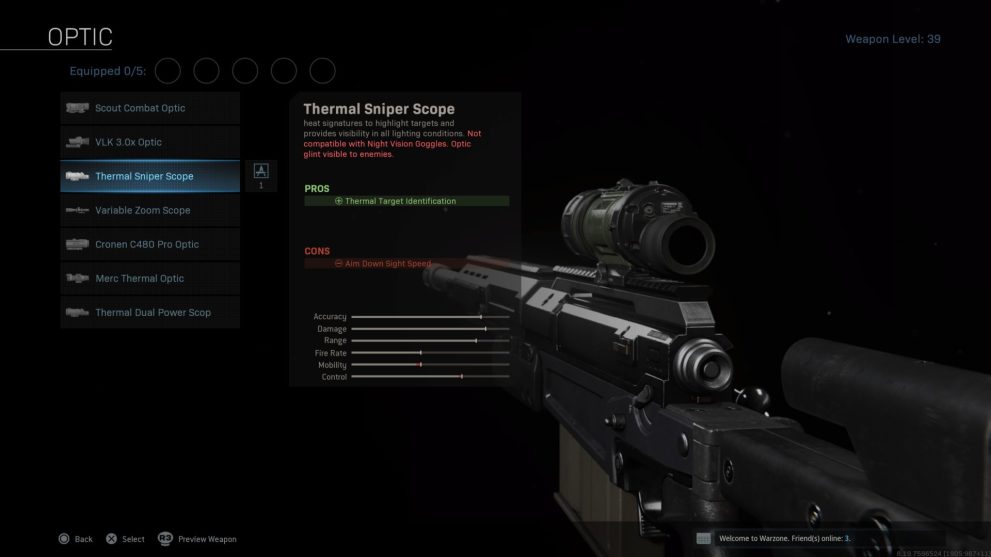Select Cronen C480 Pro Optic
The height and width of the screenshot is (557, 991).
(x=150, y=244)
